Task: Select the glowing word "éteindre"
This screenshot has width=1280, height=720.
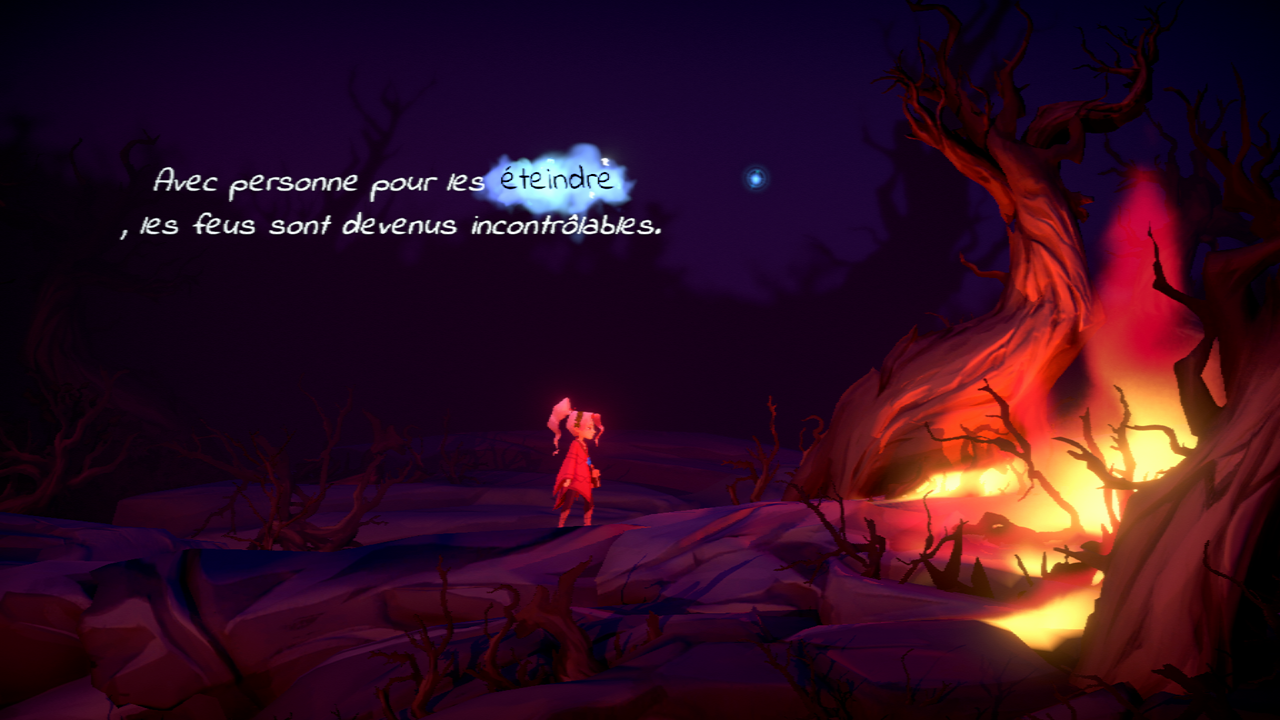Action: point(559,181)
